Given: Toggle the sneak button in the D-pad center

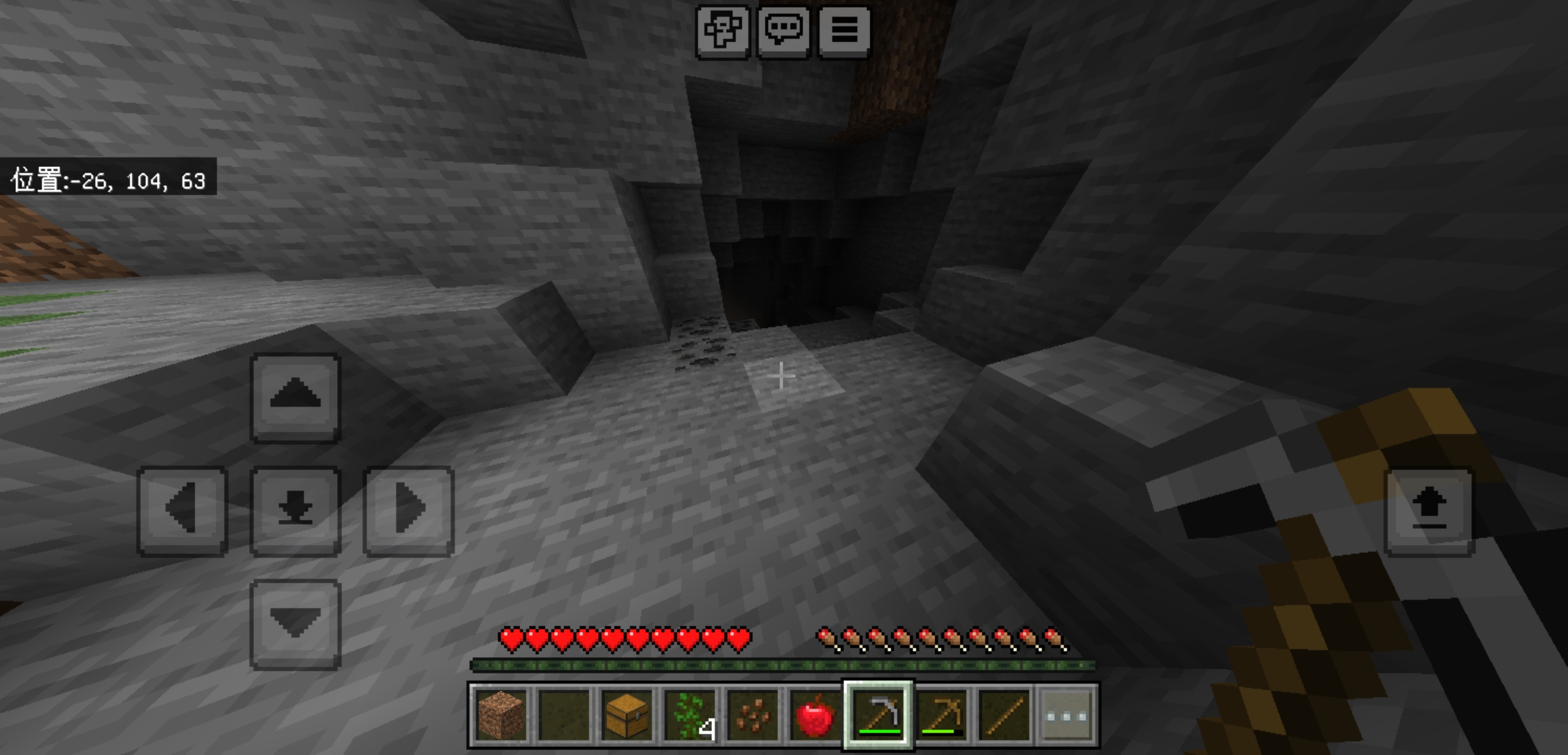Looking at the screenshot, I should (x=296, y=511).
